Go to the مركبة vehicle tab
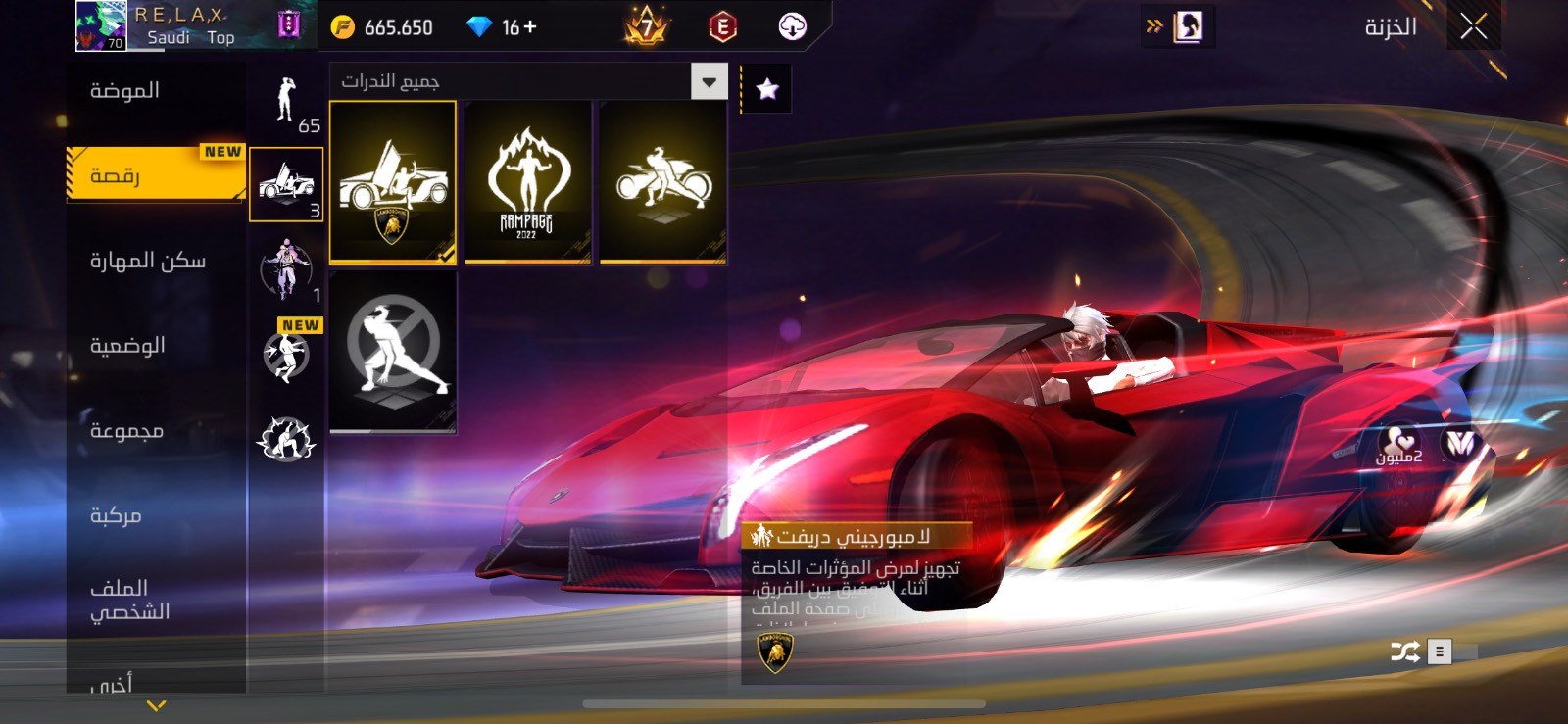 [116, 515]
